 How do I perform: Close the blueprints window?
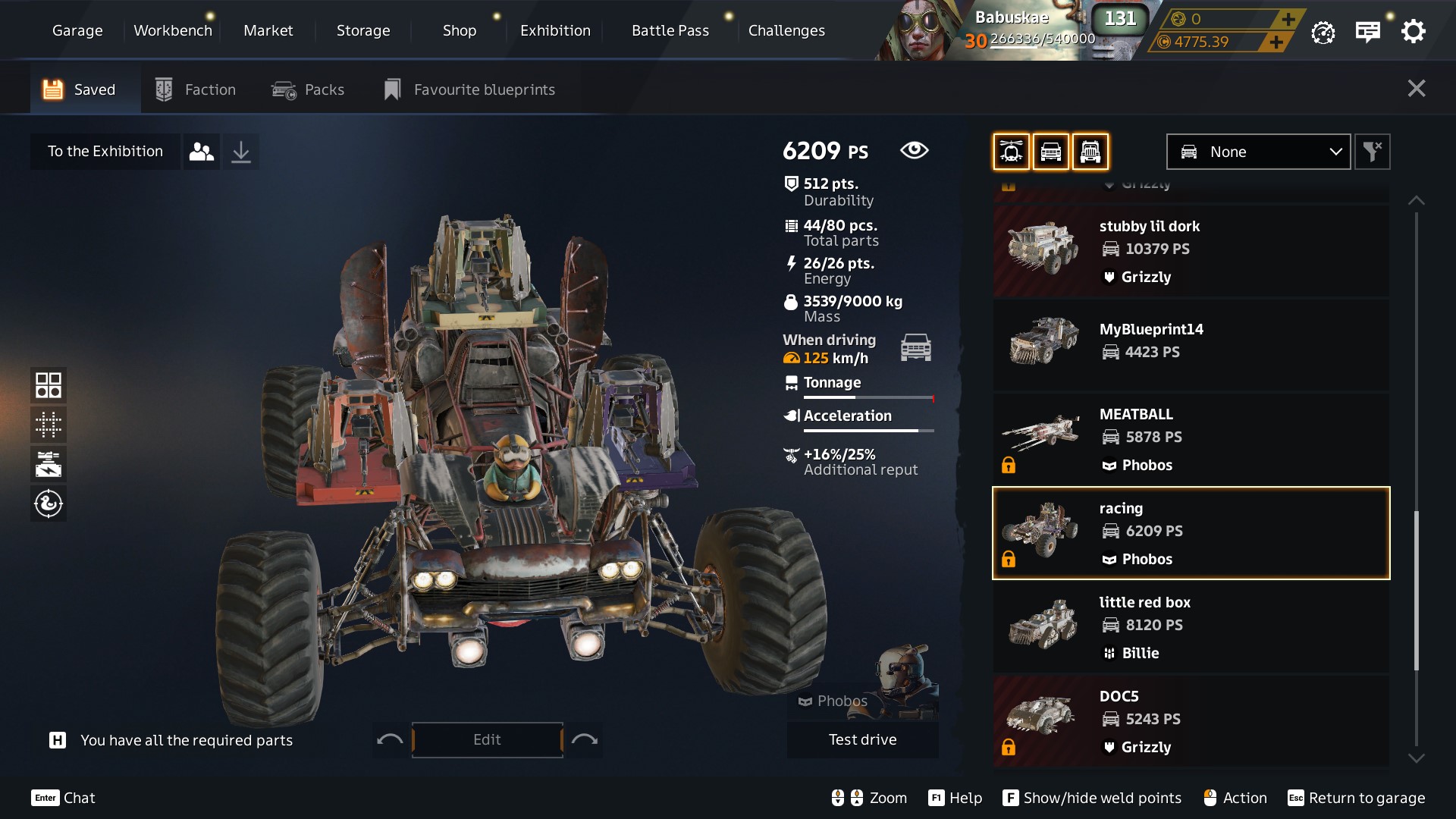point(1416,89)
